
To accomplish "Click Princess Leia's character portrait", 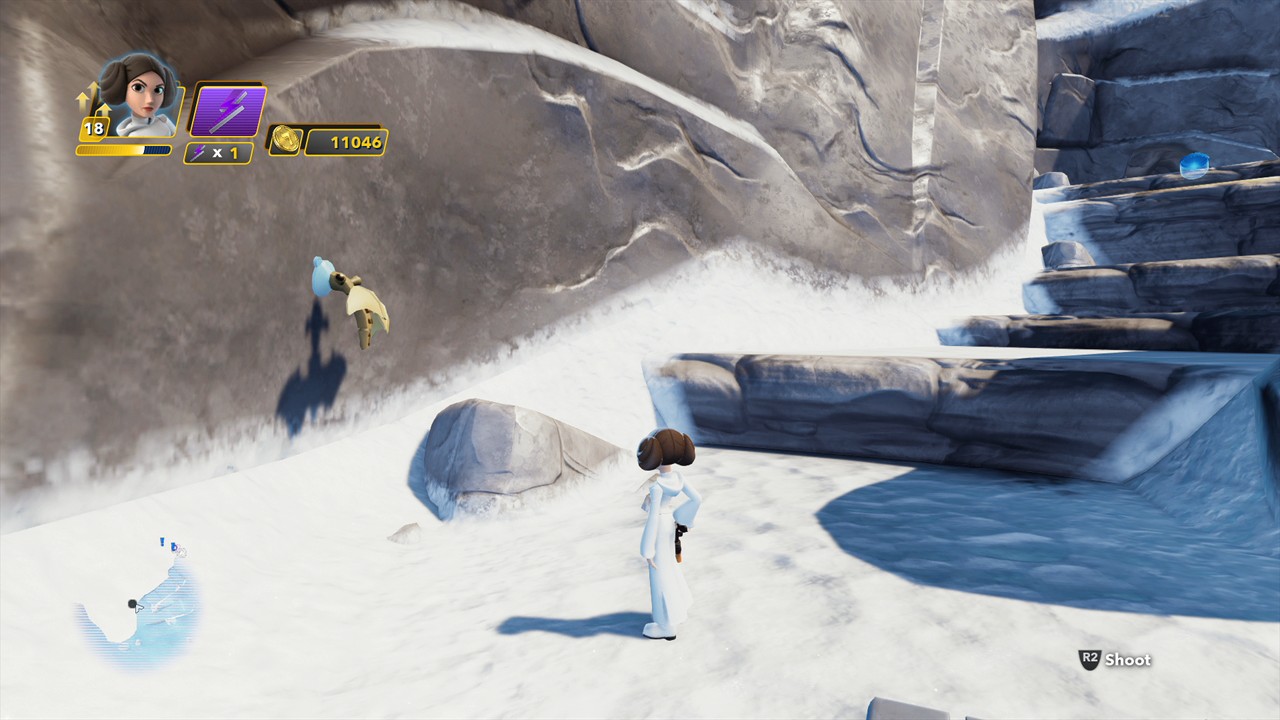I will coord(140,96).
